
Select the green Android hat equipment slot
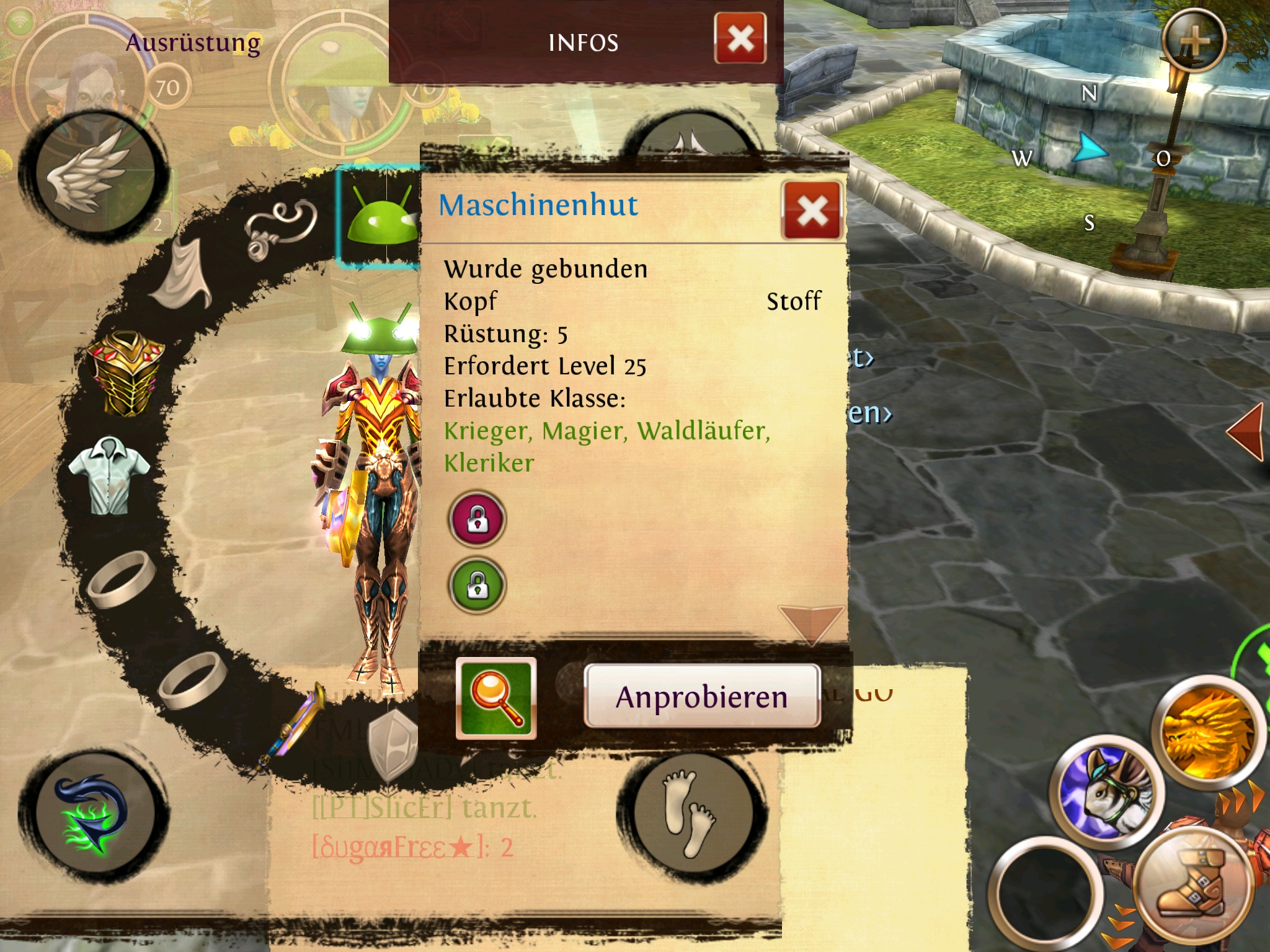coord(380,217)
